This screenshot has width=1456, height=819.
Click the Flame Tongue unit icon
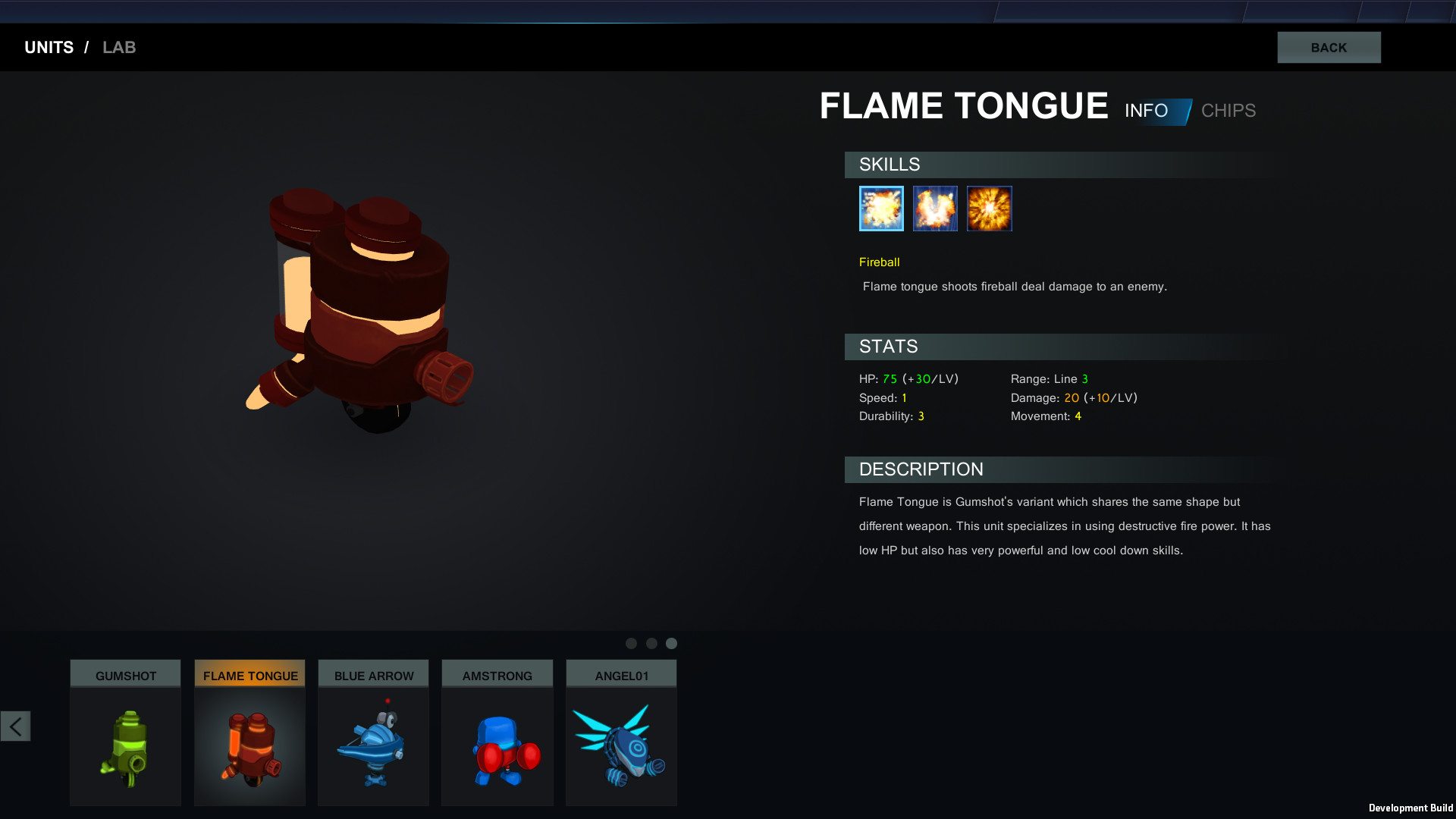249,739
